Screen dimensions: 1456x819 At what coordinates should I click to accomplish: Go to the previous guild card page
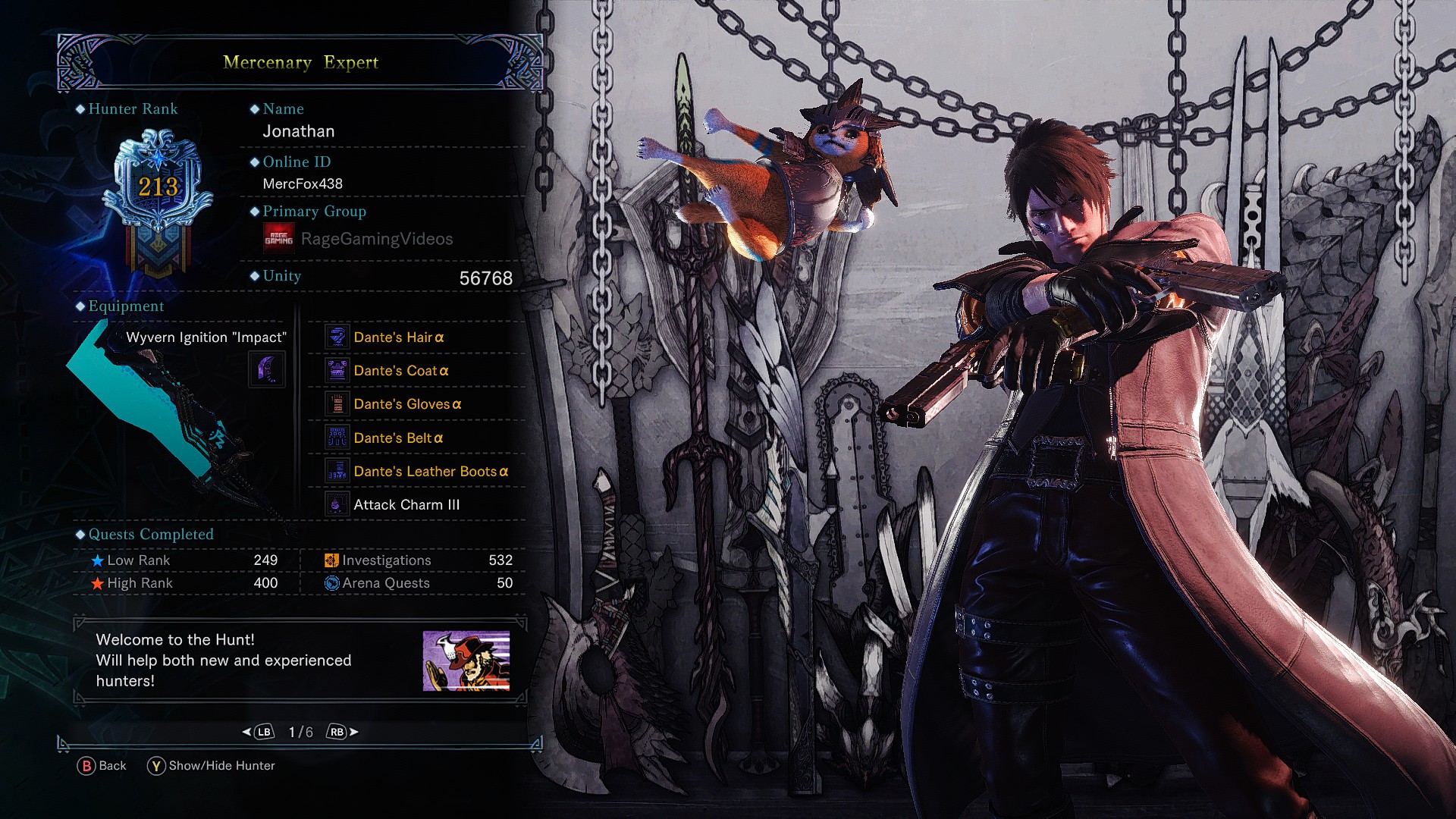click(x=259, y=732)
